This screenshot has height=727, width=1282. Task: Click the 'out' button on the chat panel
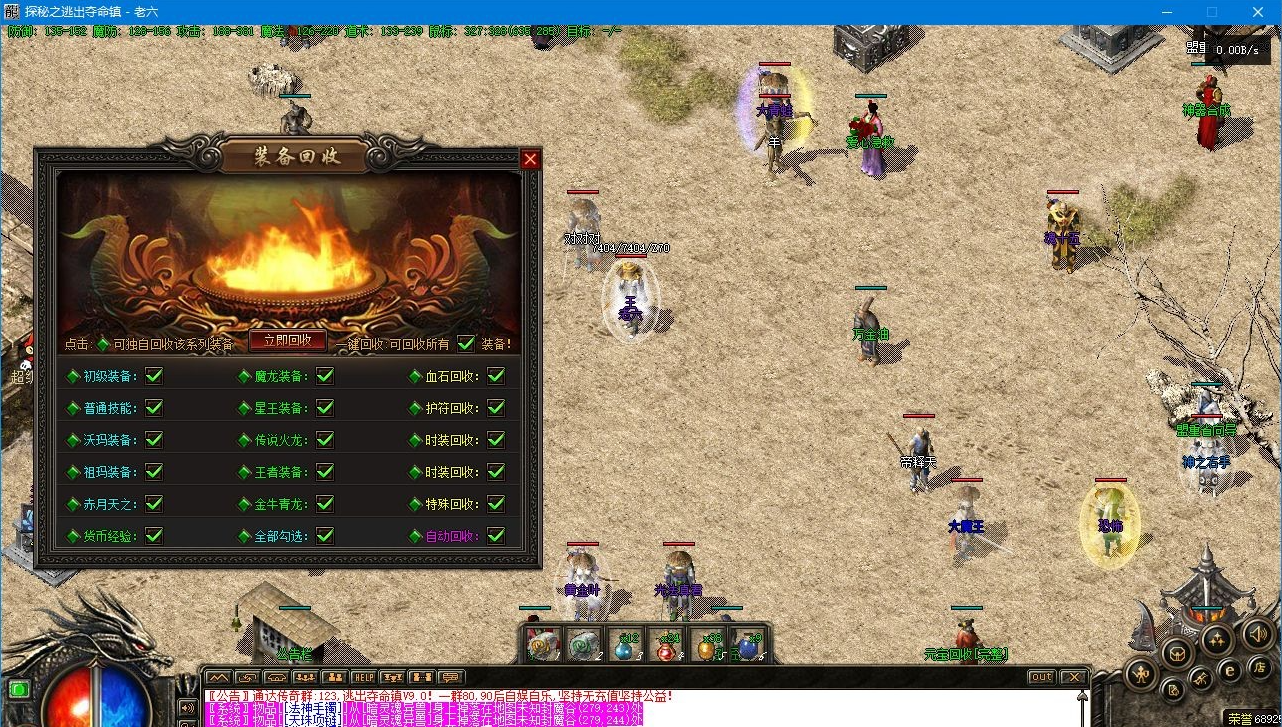(x=1041, y=677)
